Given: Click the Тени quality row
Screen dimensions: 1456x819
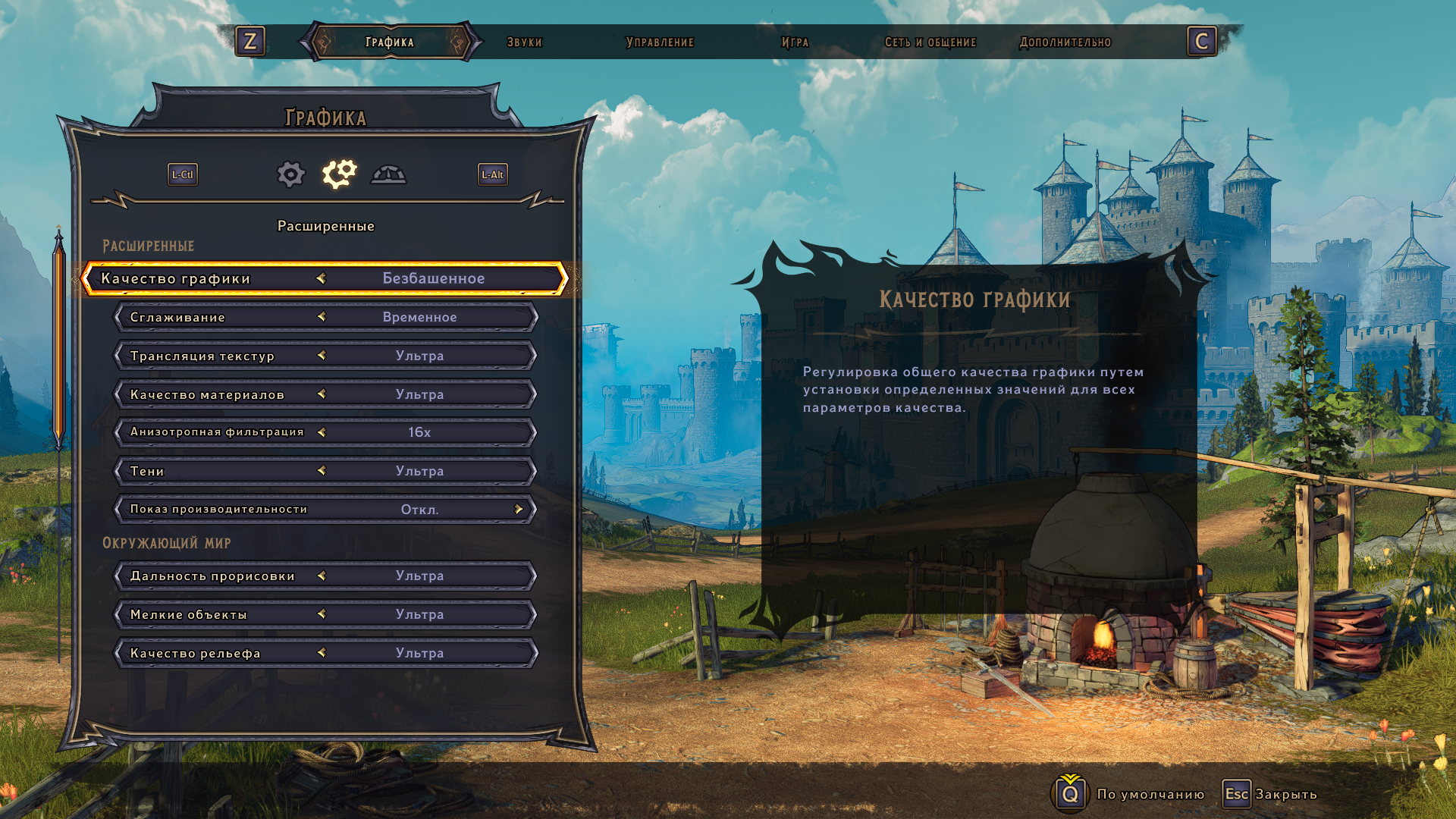Looking at the screenshot, I should (x=326, y=471).
